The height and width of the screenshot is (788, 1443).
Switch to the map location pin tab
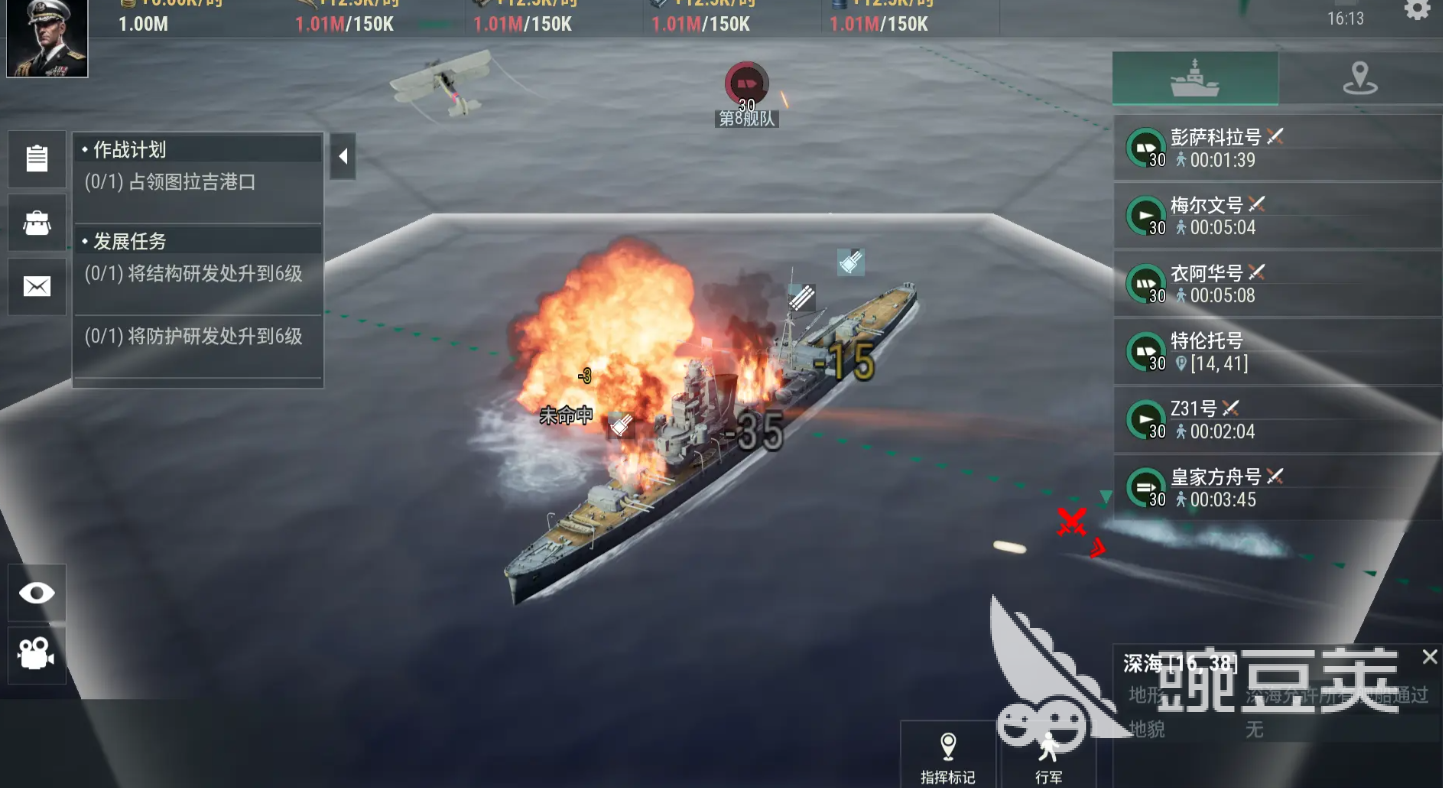click(1360, 78)
